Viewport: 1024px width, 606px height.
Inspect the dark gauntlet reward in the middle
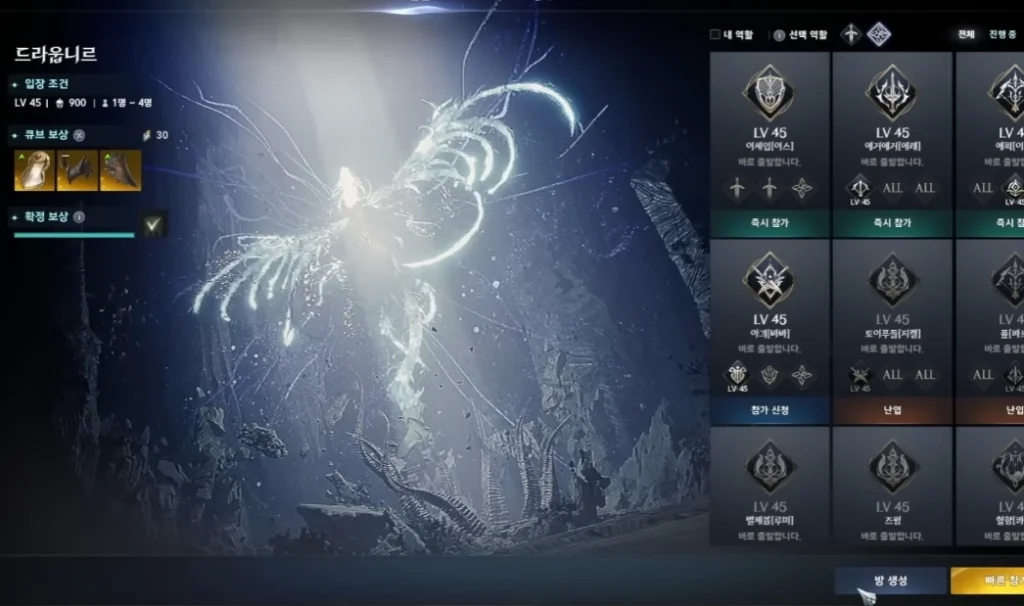(77, 171)
